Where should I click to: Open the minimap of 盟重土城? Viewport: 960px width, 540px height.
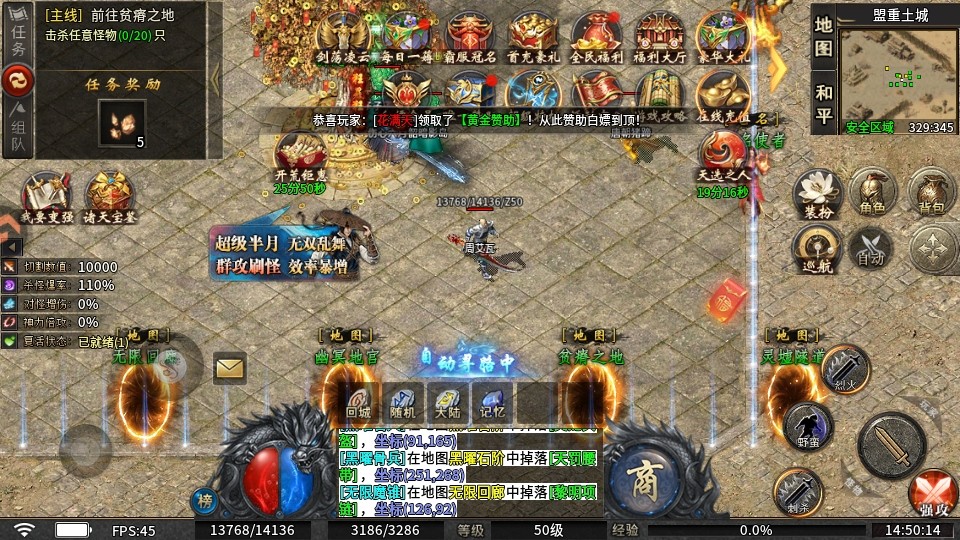[897, 73]
